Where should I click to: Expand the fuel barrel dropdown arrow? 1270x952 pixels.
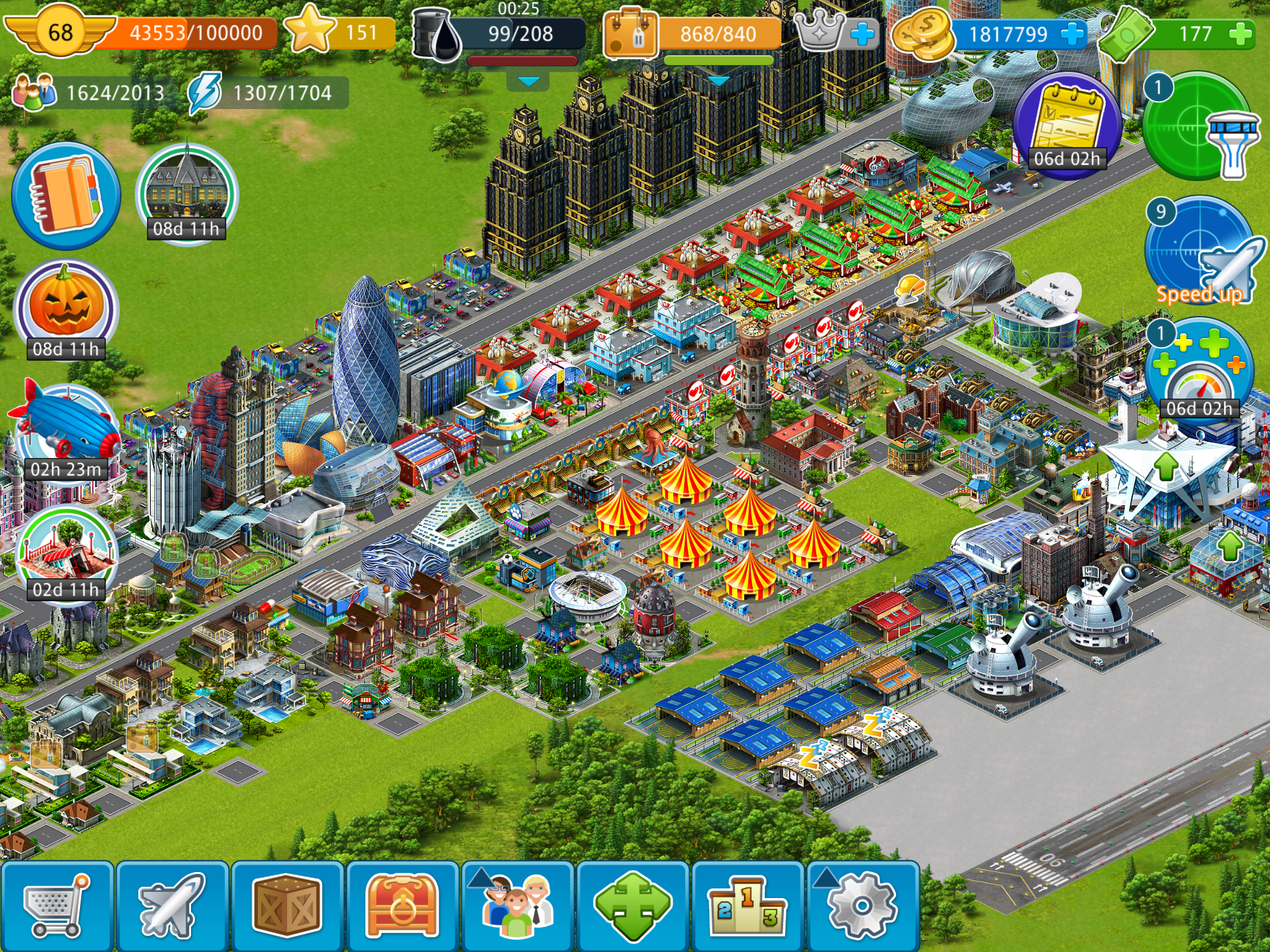tap(528, 81)
